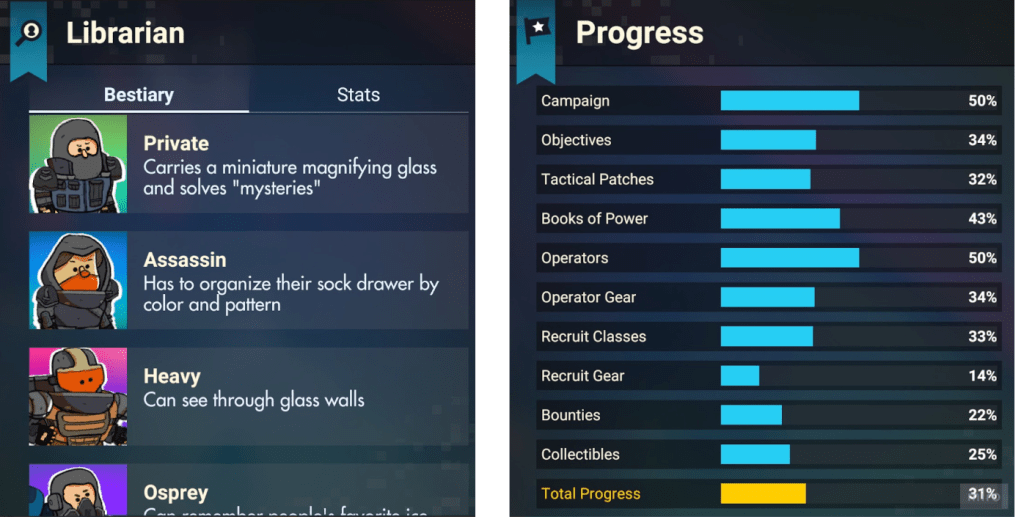Choose the Books of Power row
Screen dimensions: 1024x525
click(x=768, y=218)
